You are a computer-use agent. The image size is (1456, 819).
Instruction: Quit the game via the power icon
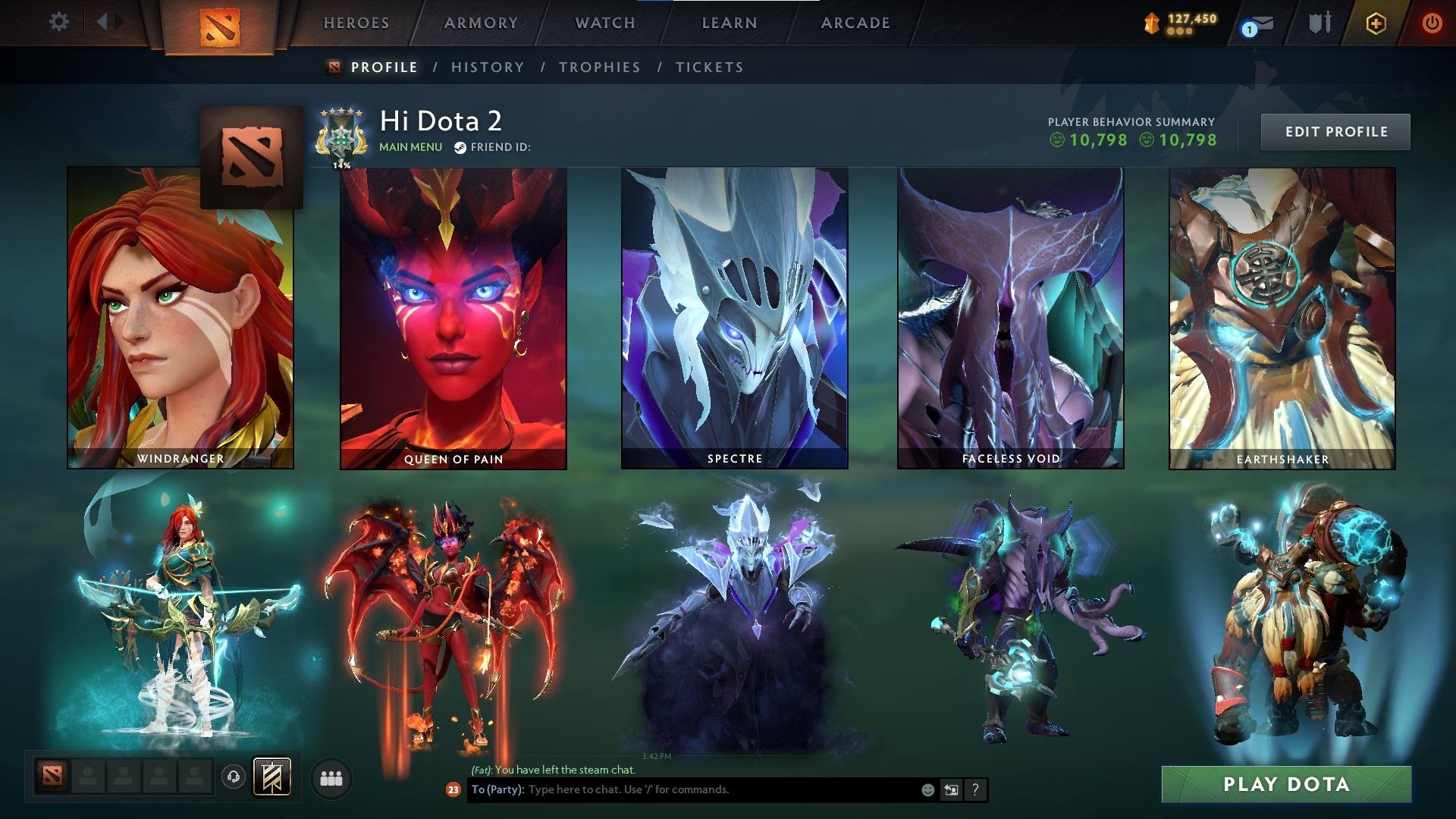tap(1432, 23)
